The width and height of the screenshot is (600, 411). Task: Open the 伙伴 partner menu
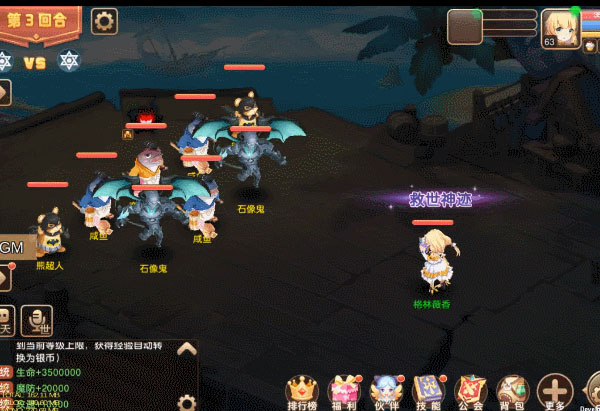tap(385, 392)
